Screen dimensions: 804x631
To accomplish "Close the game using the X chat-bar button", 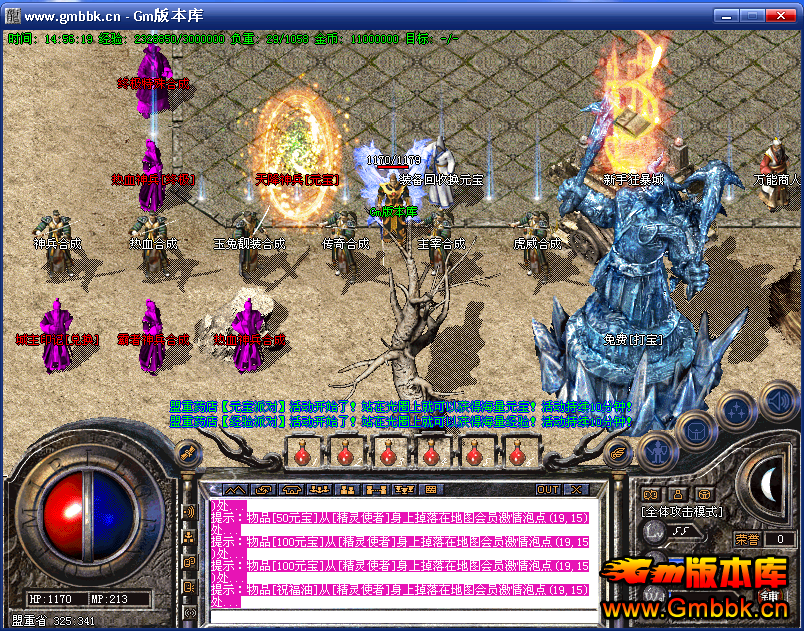I will [575, 490].
